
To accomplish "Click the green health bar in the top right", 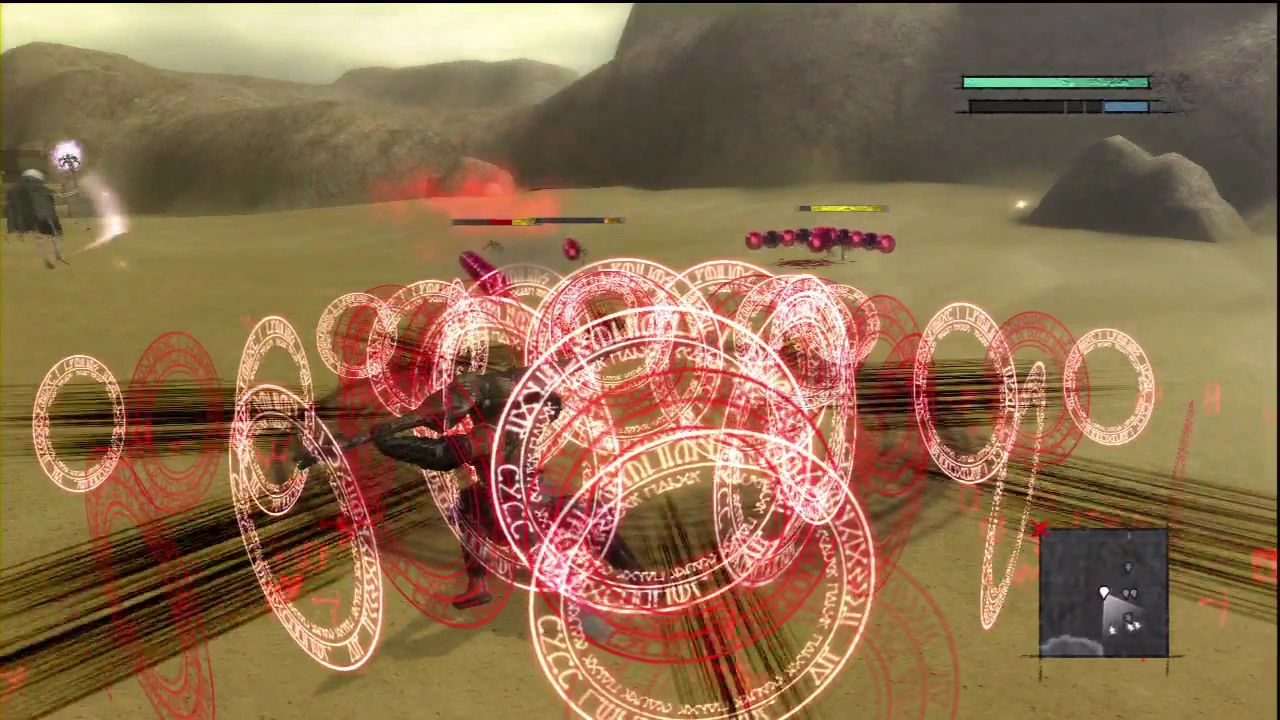I will click(1055, 82).
